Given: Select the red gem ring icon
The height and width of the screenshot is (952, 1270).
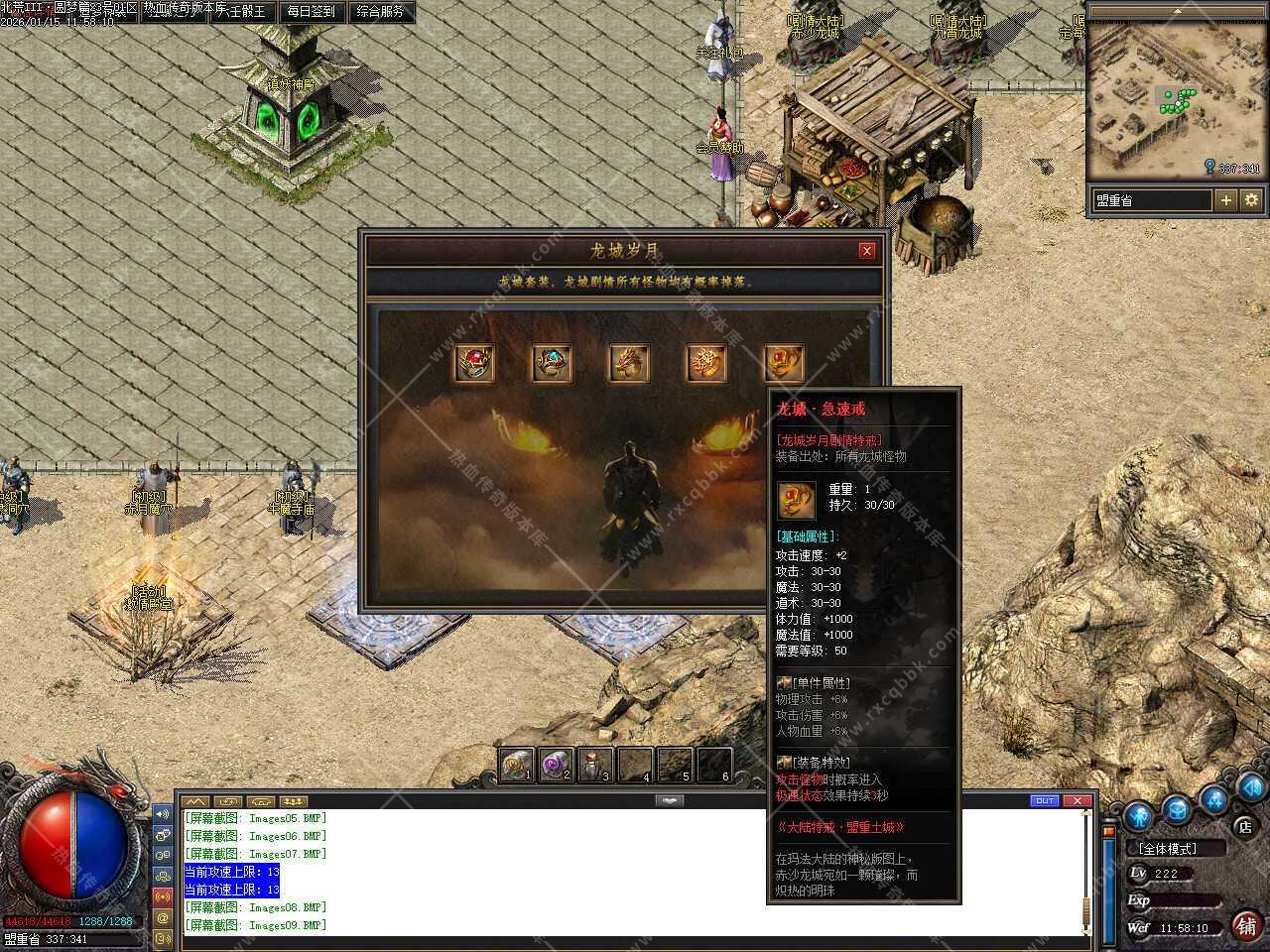Looking at the screenshot, I should 474,364.
